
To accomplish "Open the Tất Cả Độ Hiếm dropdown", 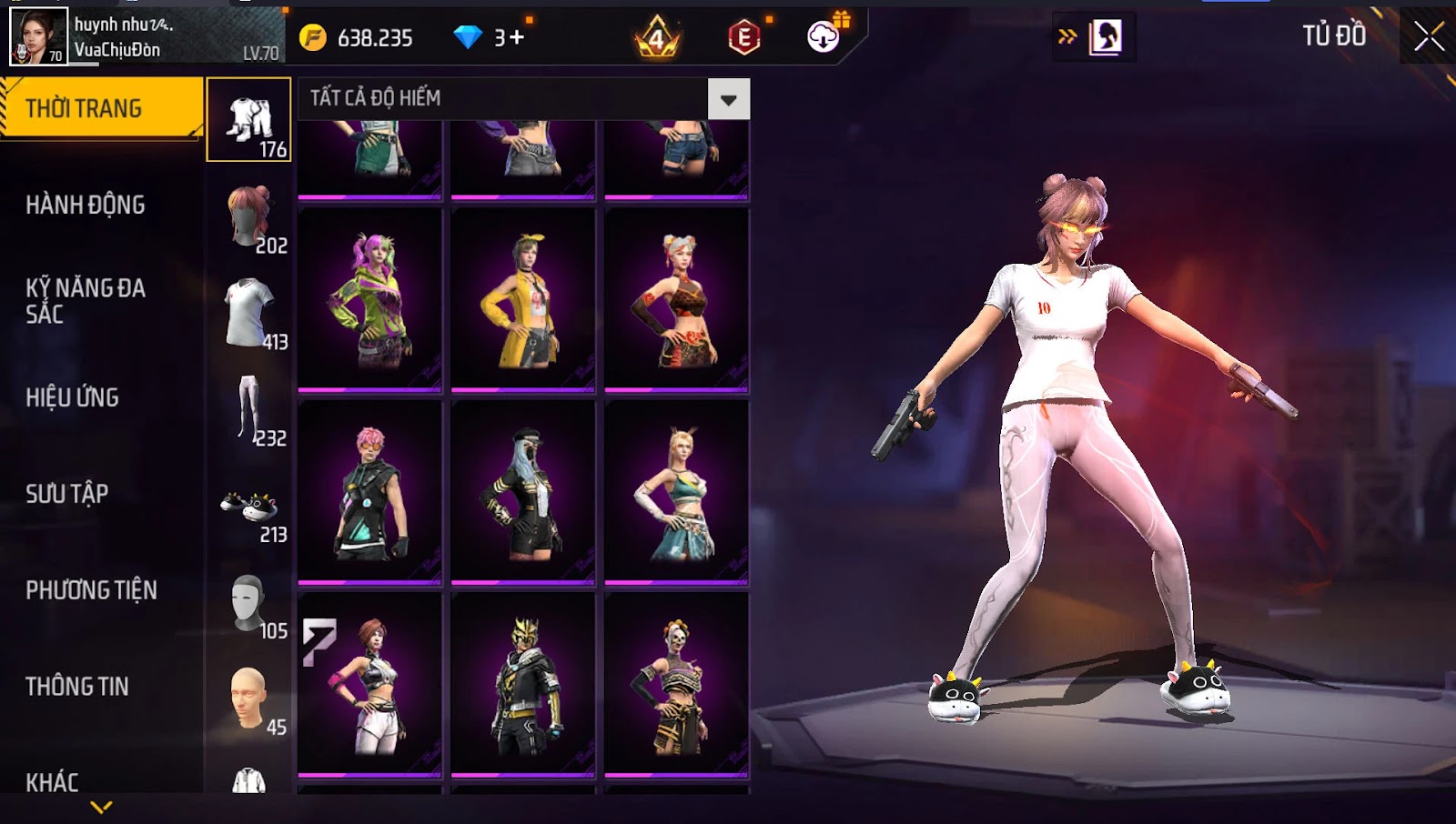I will pyautogui.click(x=728, y=99).
